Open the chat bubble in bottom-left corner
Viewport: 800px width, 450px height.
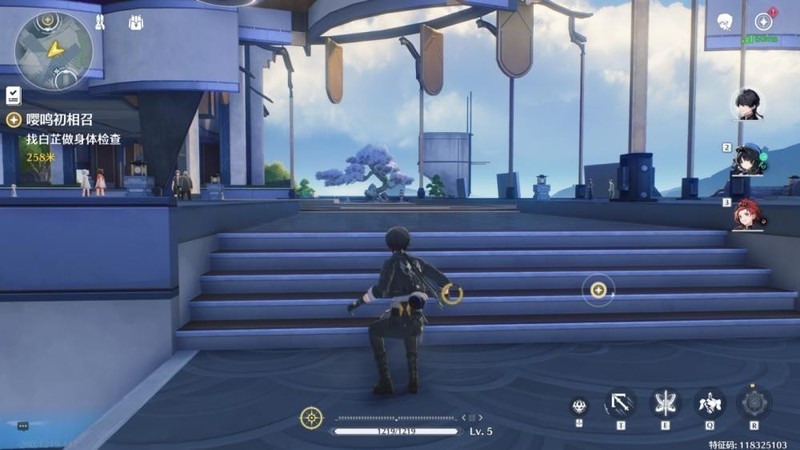(x=22, y=426)
